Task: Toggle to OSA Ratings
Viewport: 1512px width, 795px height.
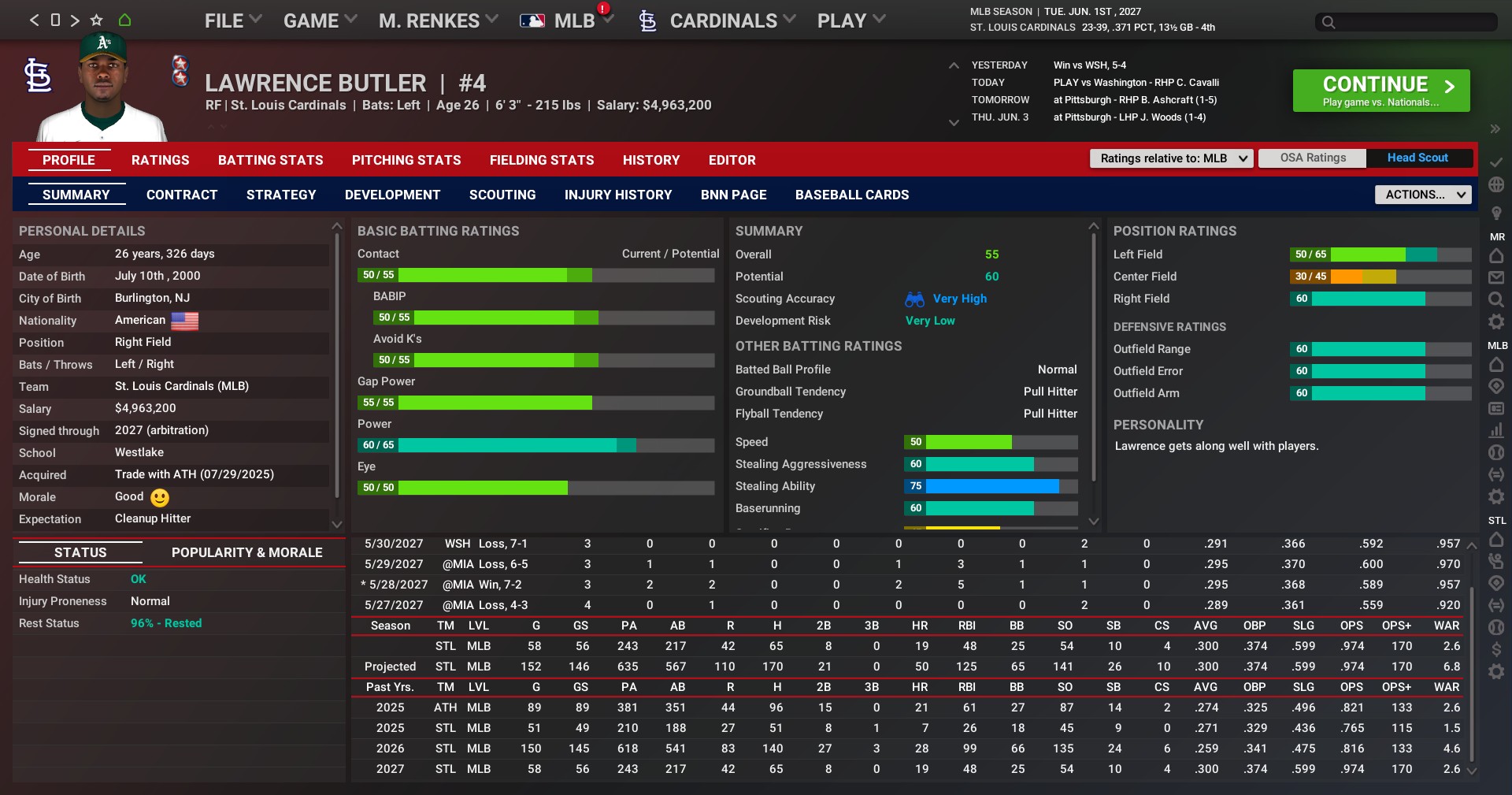Action: point(1313,158)
